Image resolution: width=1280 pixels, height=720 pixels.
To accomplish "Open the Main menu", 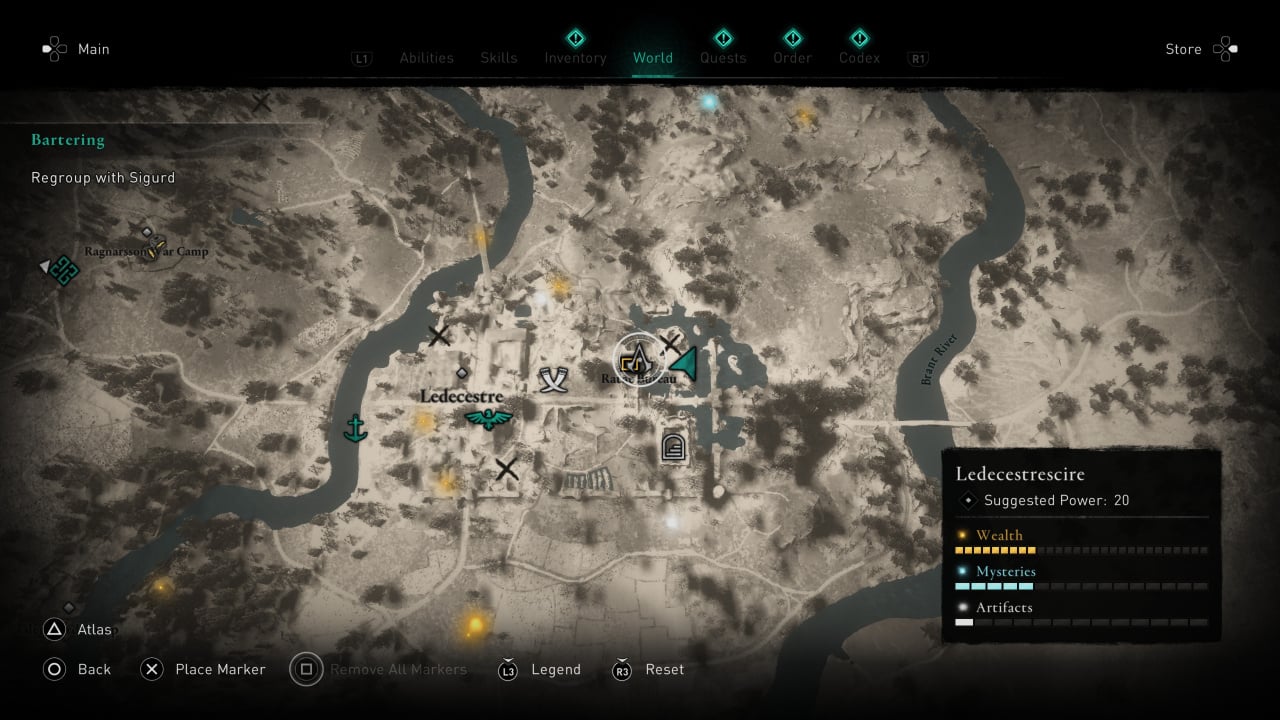I will pos(76,49).
